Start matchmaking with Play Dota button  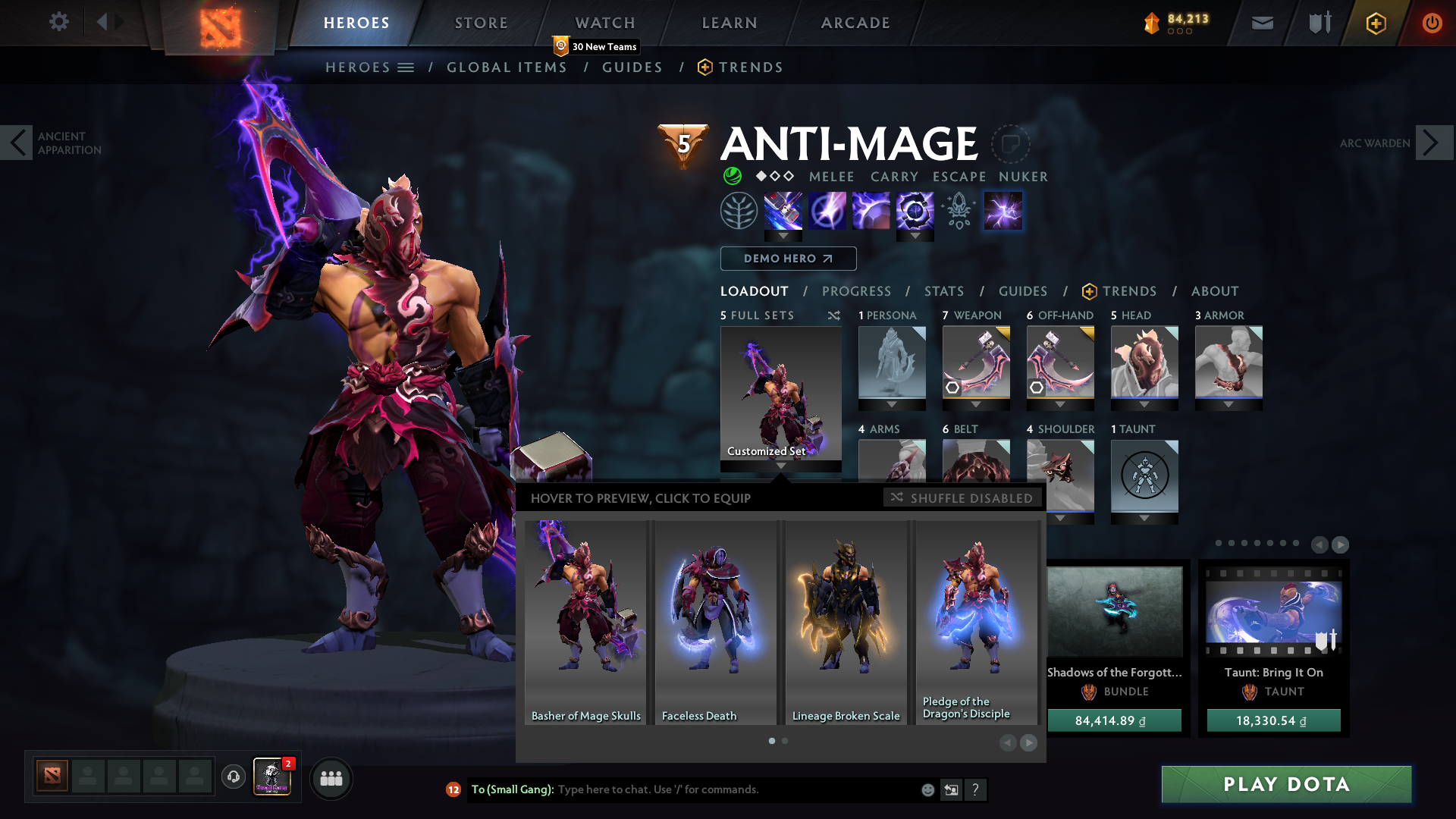[x=1286, y=784]
